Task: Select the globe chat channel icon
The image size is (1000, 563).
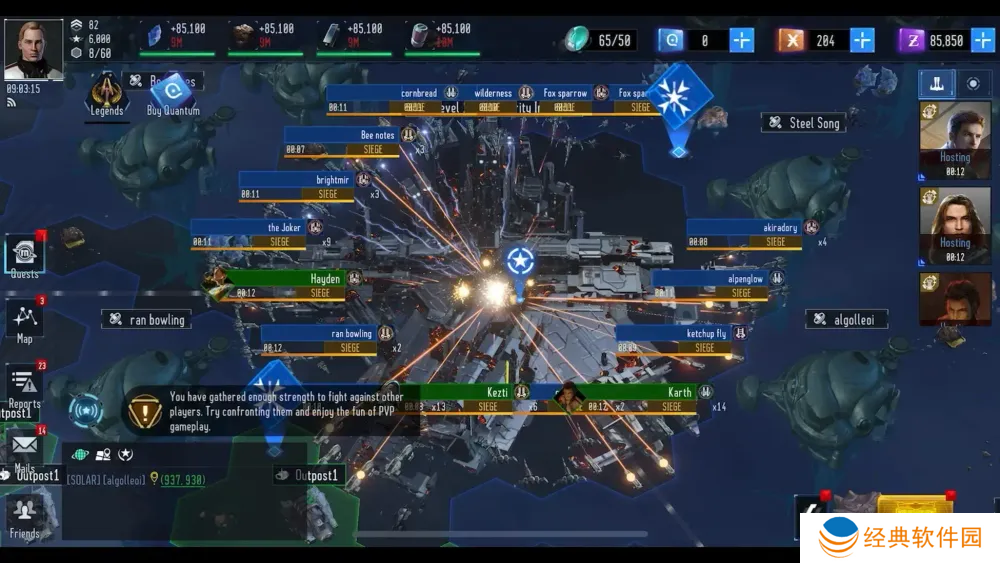Action: [x=80, y=456]
